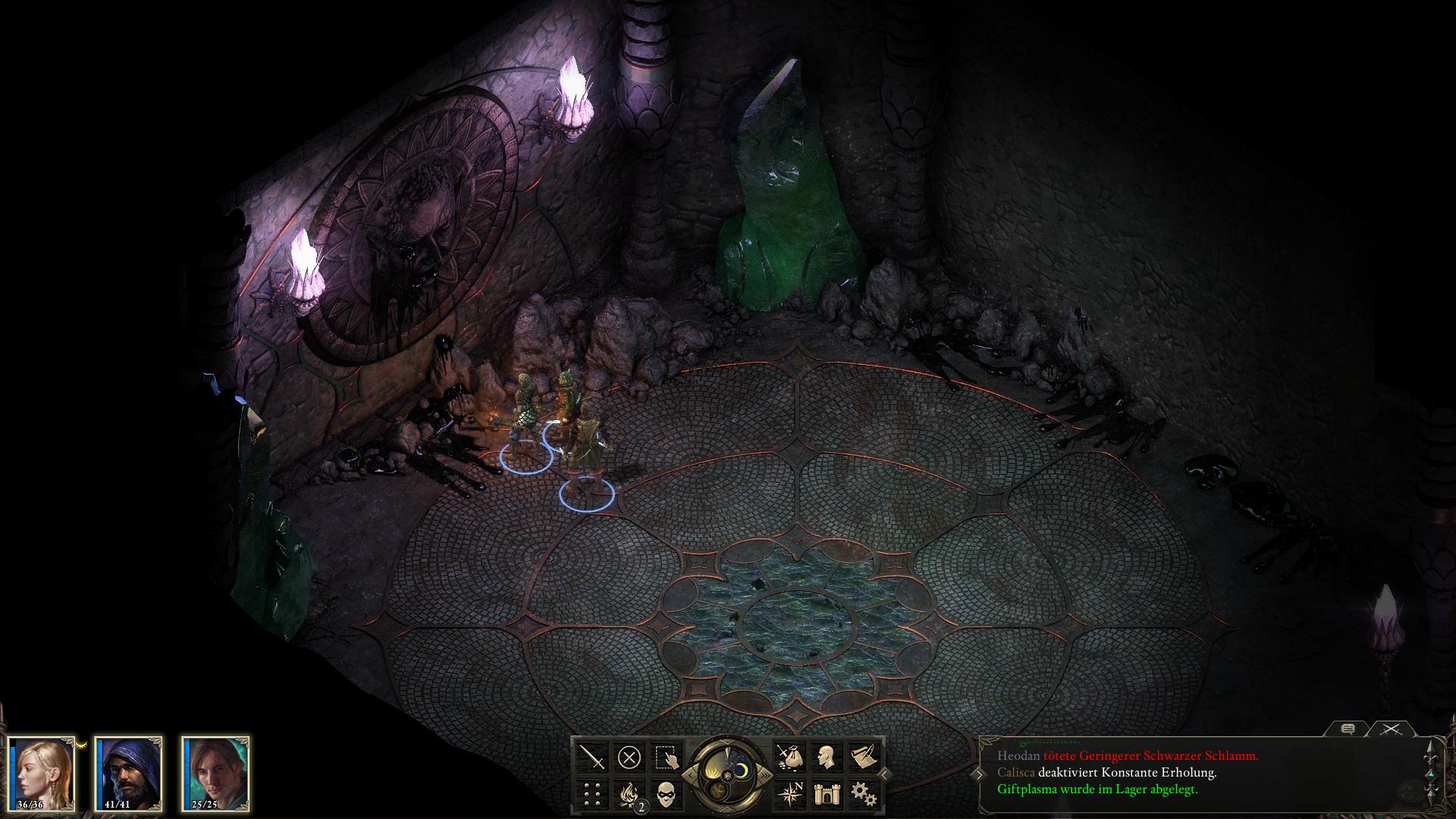Open the area Map compass icon
The width and height of the screenshot is (1456, 819).
(791, 793)
